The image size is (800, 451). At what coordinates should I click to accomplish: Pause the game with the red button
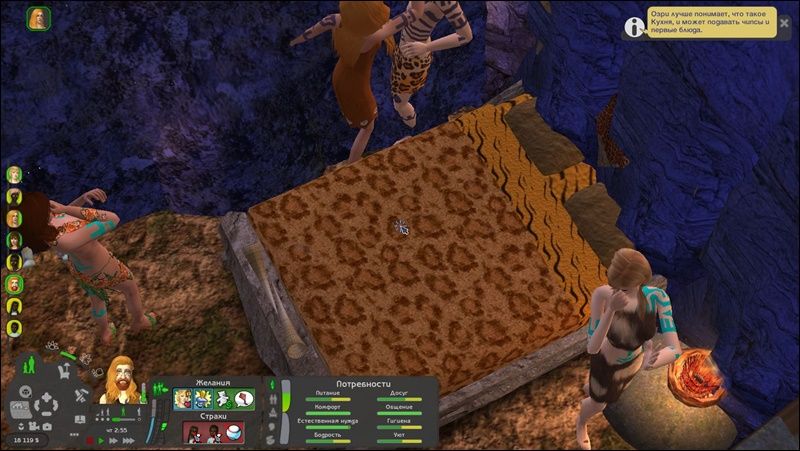(x=90, y=439)
